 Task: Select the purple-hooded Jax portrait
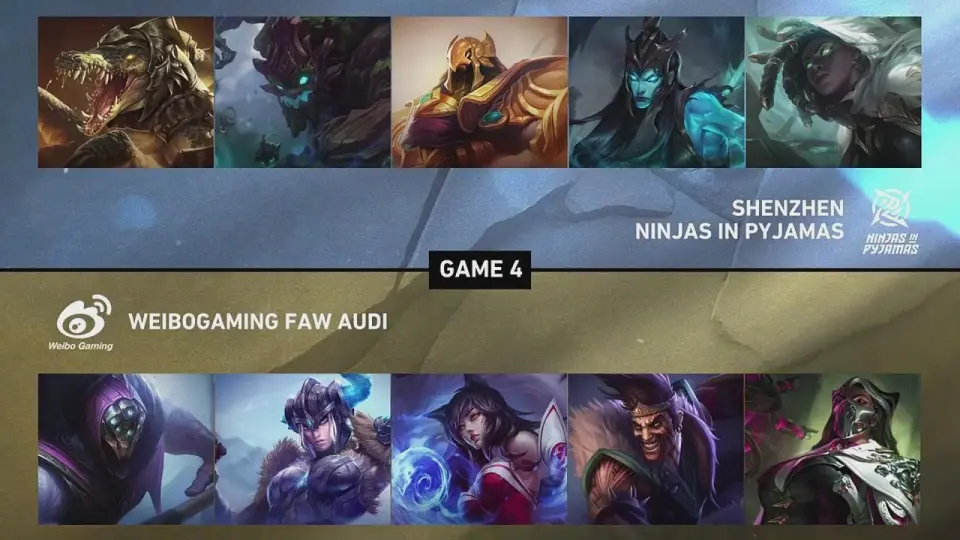pos(126,449)
